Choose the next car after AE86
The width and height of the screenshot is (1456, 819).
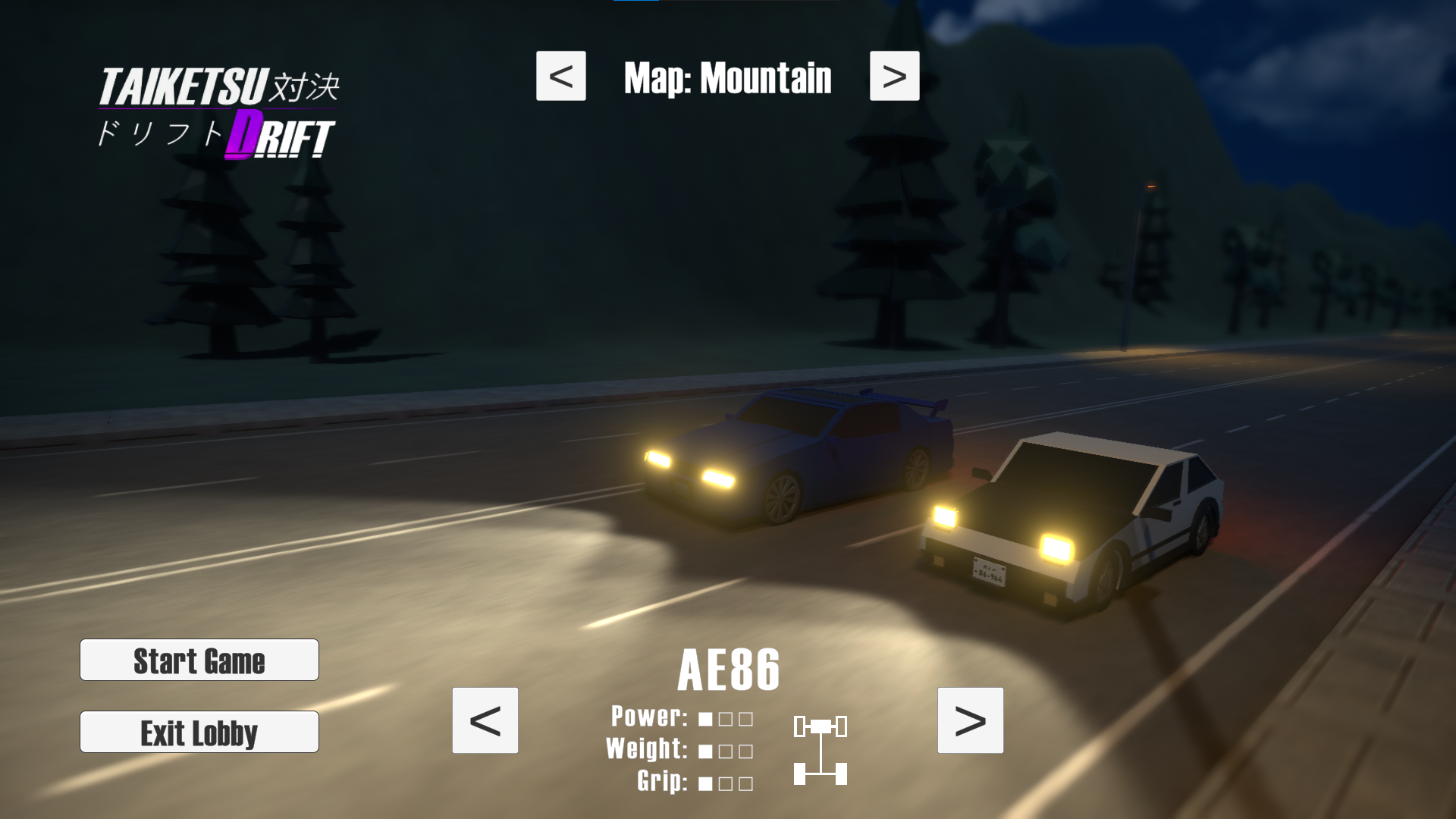tap(970, 720)
